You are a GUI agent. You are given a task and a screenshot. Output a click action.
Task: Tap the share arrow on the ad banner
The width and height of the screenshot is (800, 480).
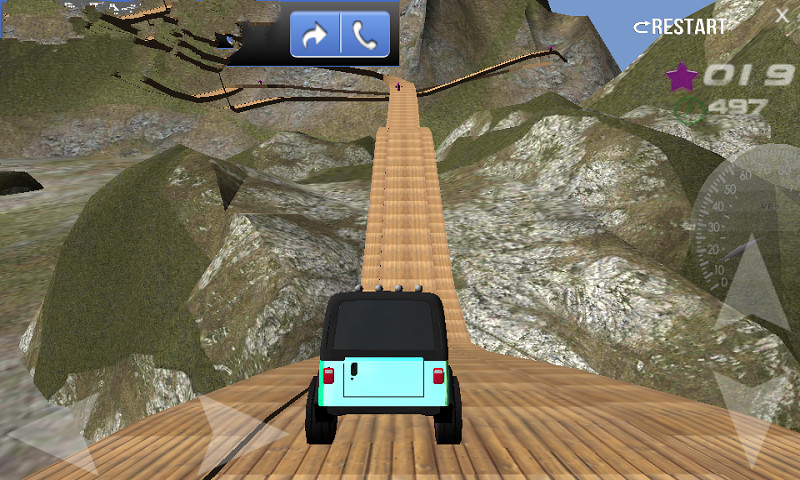pos(315,37)
